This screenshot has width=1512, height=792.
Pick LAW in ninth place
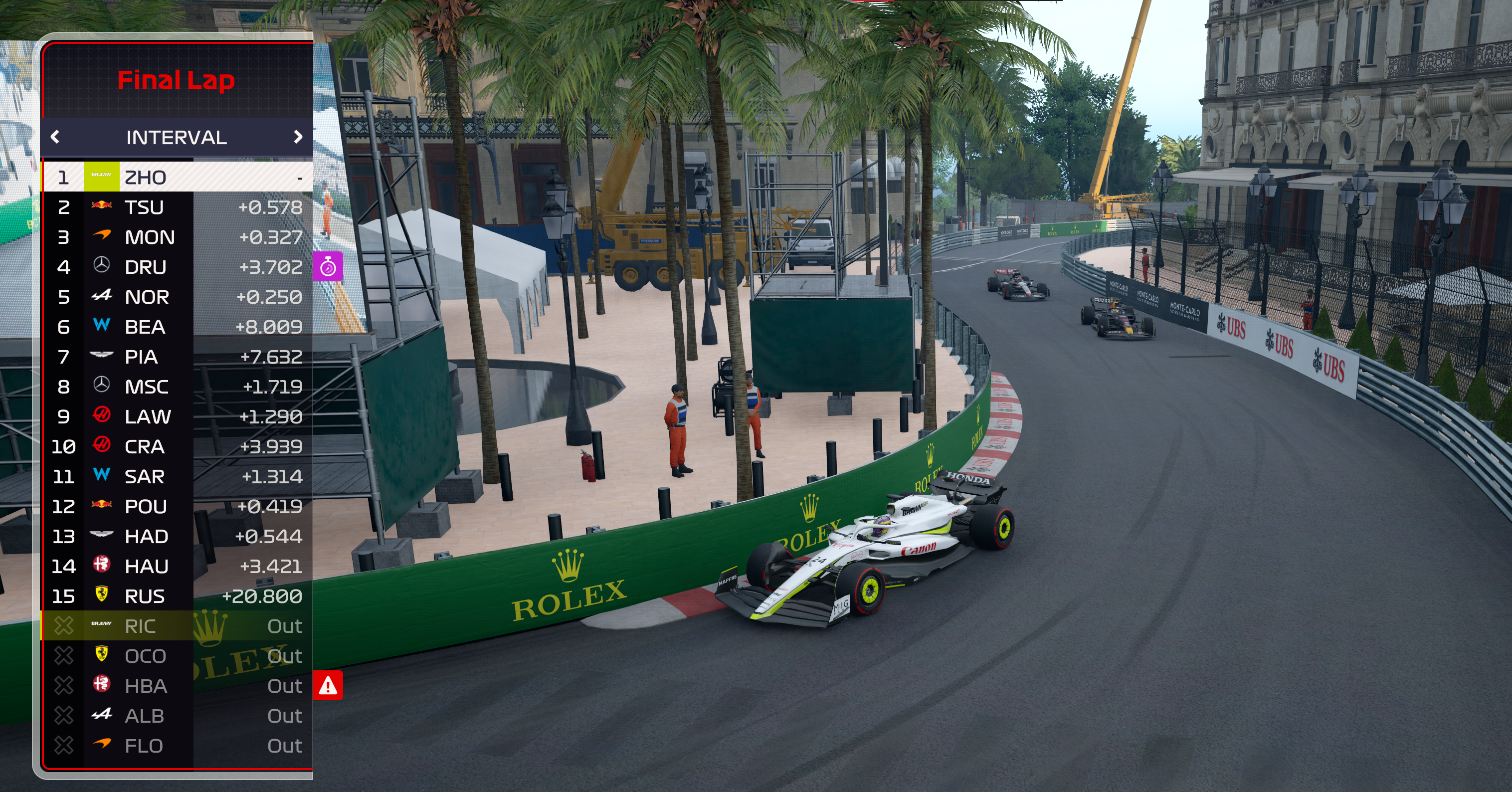(x=176, y=417)
